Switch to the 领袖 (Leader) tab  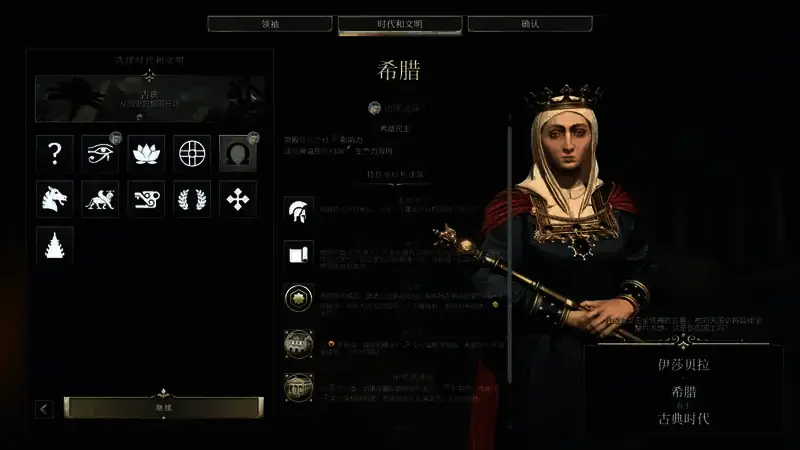click(x=270, y=23)
